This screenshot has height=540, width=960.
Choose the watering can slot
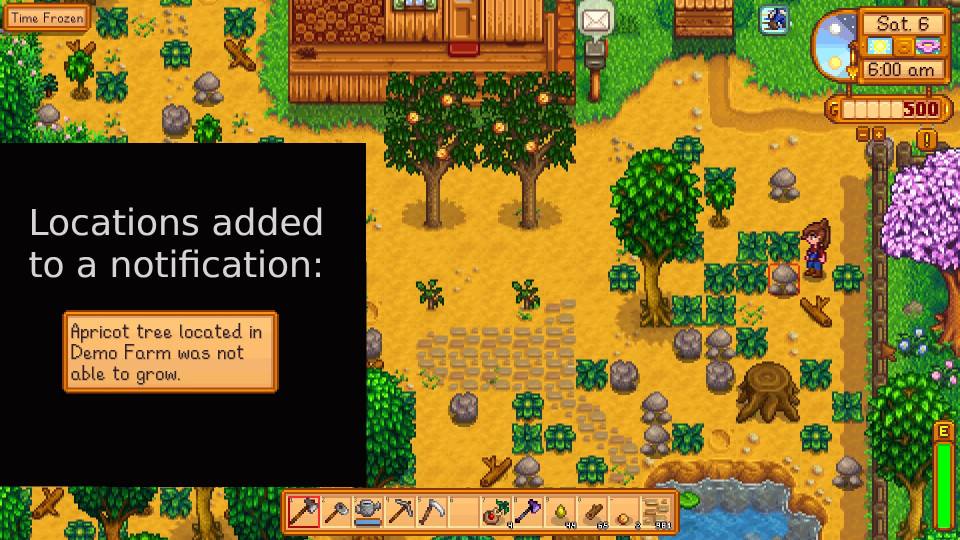click(x=368, y=512)
